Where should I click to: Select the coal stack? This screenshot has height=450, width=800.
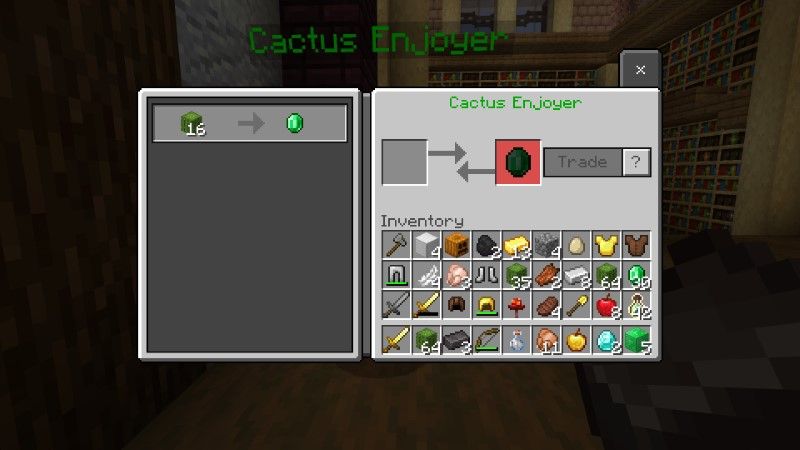click(x=487, y=245)
